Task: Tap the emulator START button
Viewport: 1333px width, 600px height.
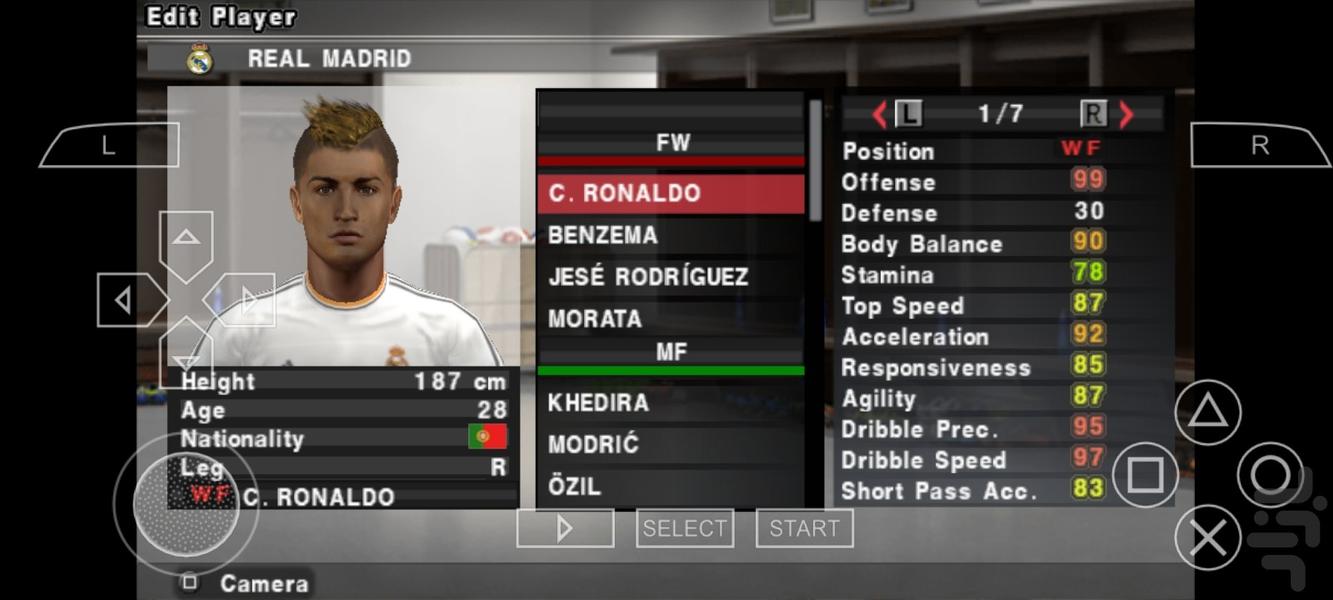Action: [804, 528]
